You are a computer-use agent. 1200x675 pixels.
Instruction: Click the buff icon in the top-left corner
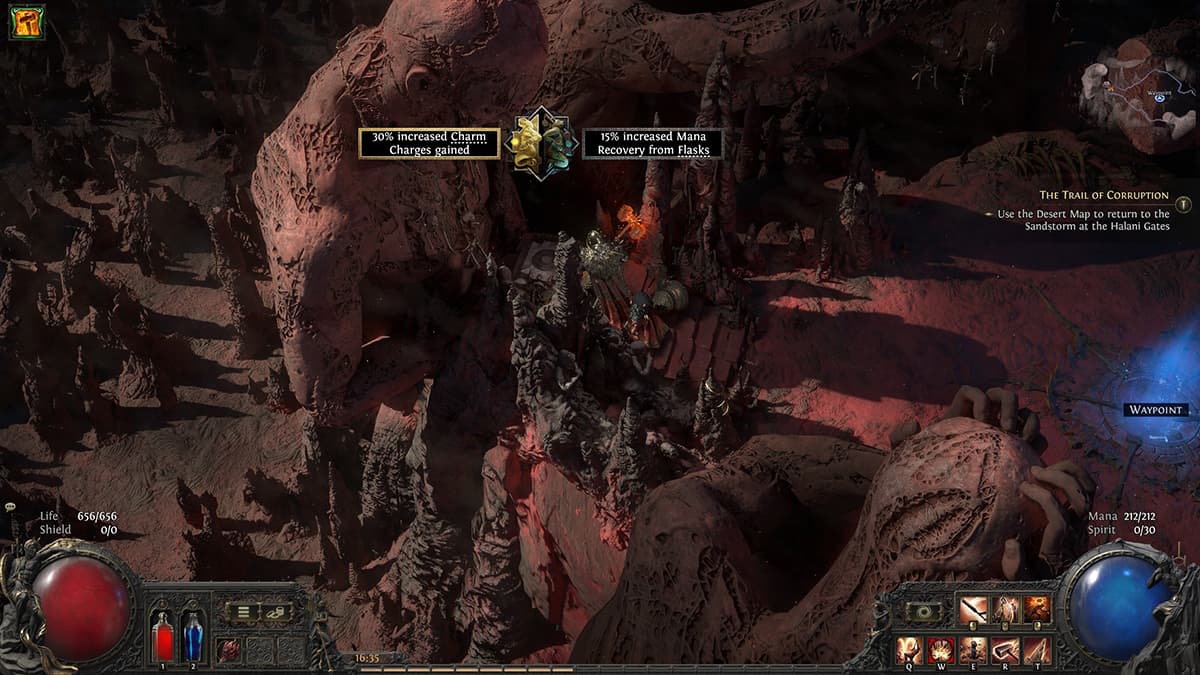[x=26, y=22]
